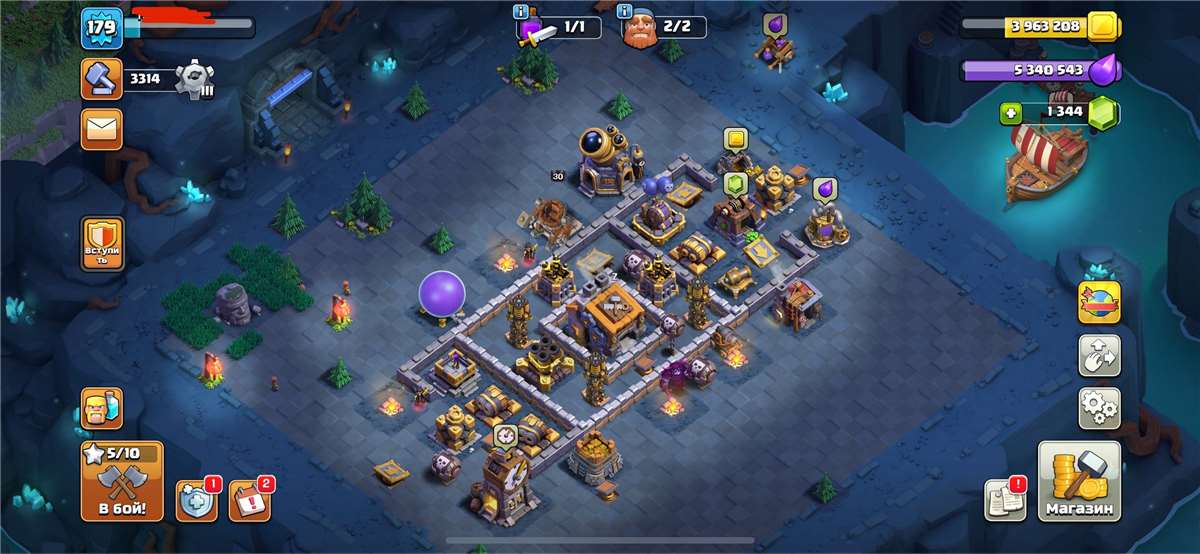Show info for the 1/1 builder counter
Viewport: 1200px width, 554px height.
(520, 12)
